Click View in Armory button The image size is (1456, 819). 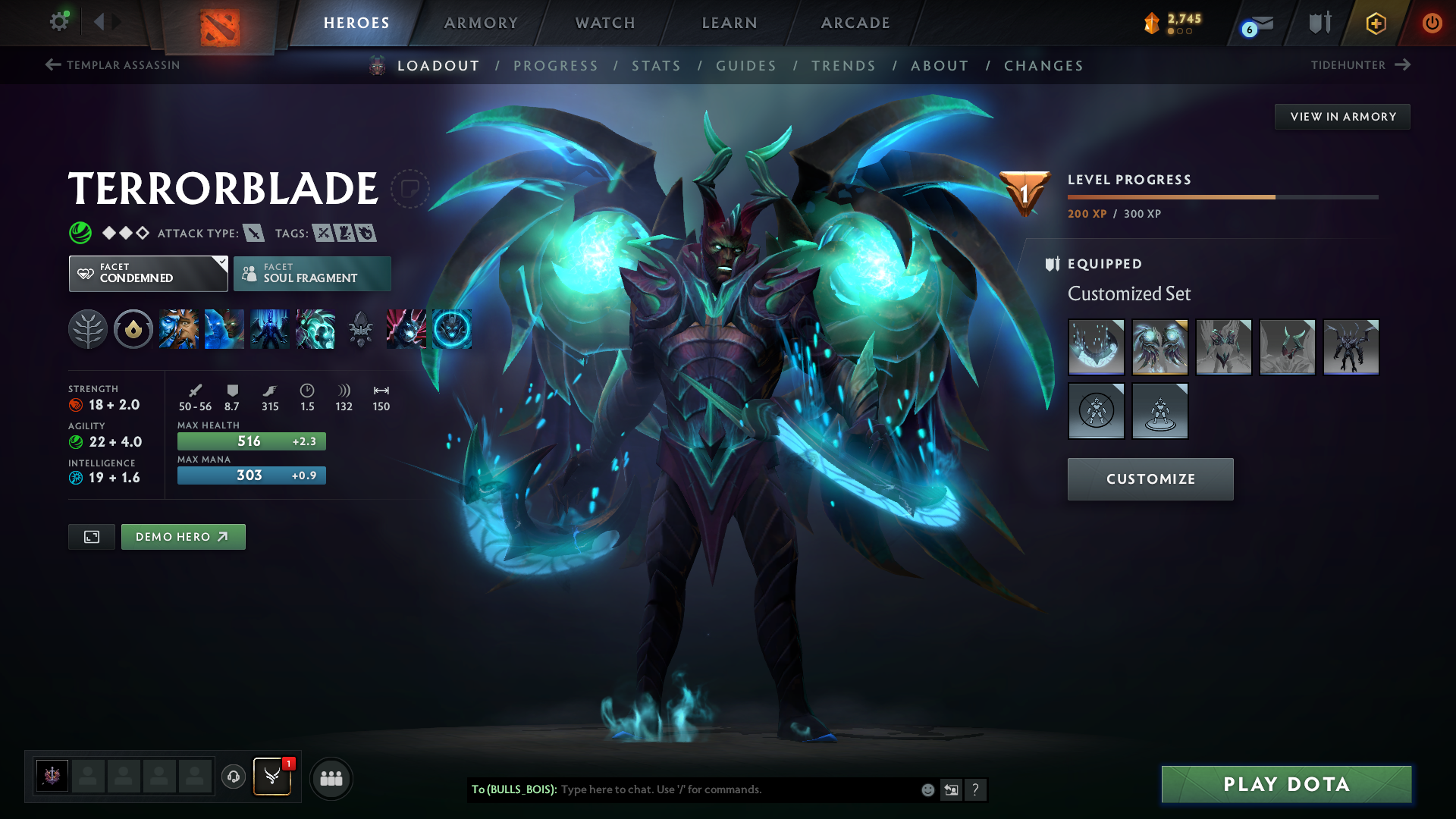tap(1342, 117)
